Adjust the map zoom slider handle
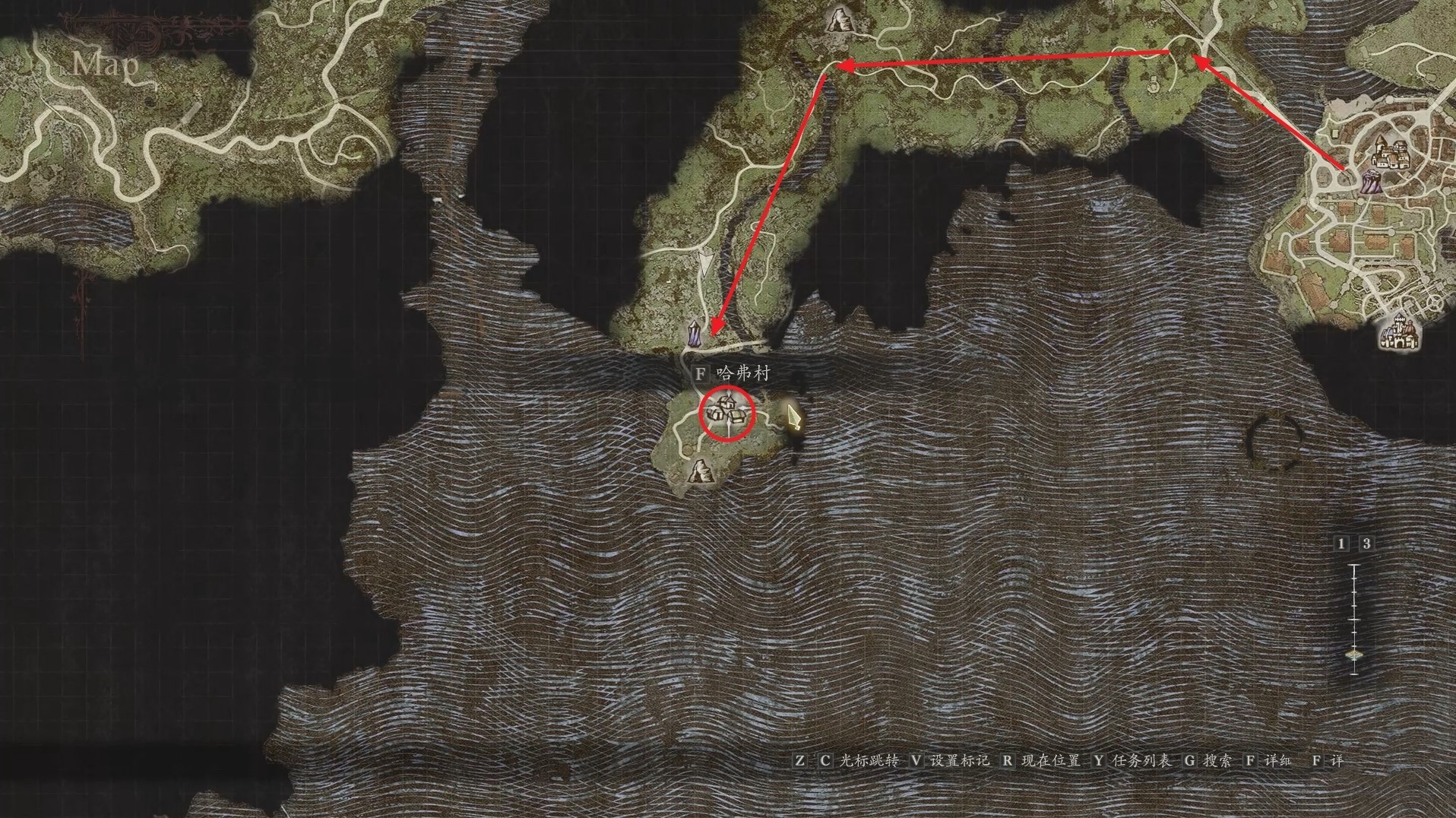The height and width of the screenshot is (818, 1456). (x=1354, y=655)
